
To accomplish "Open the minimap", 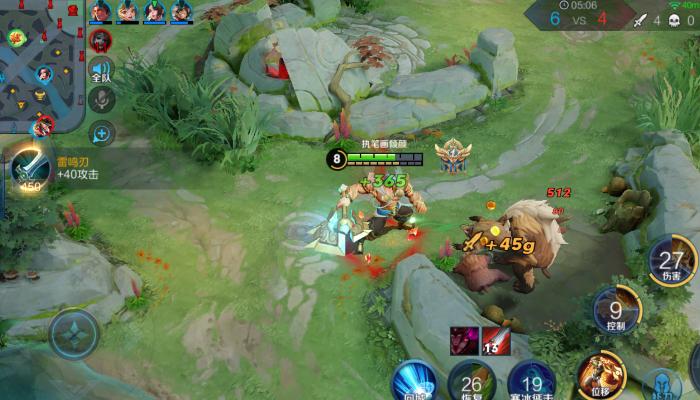I will [40, 65].
